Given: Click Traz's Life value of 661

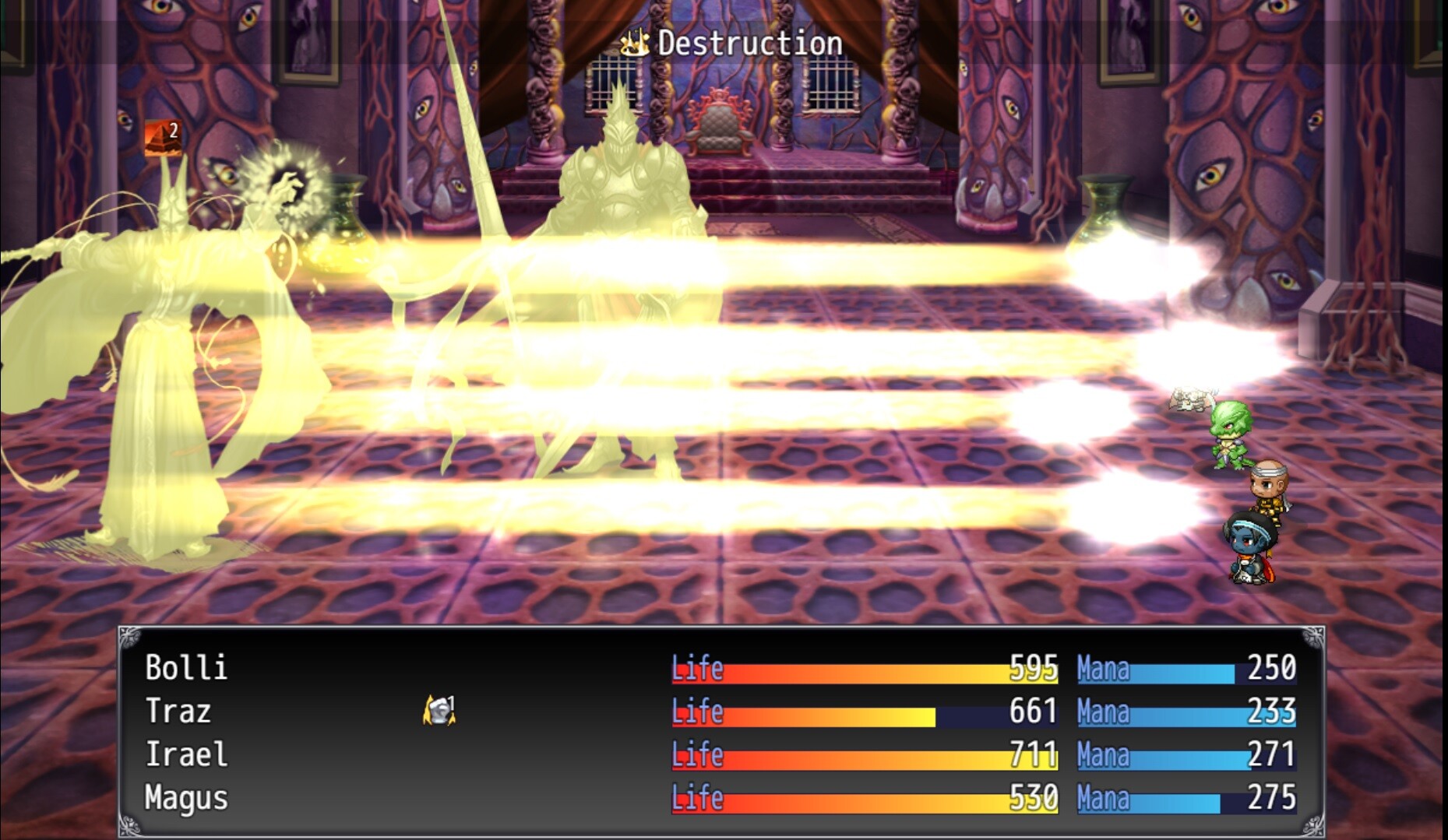Looking at the screenshot, I should click(1031, 711).
